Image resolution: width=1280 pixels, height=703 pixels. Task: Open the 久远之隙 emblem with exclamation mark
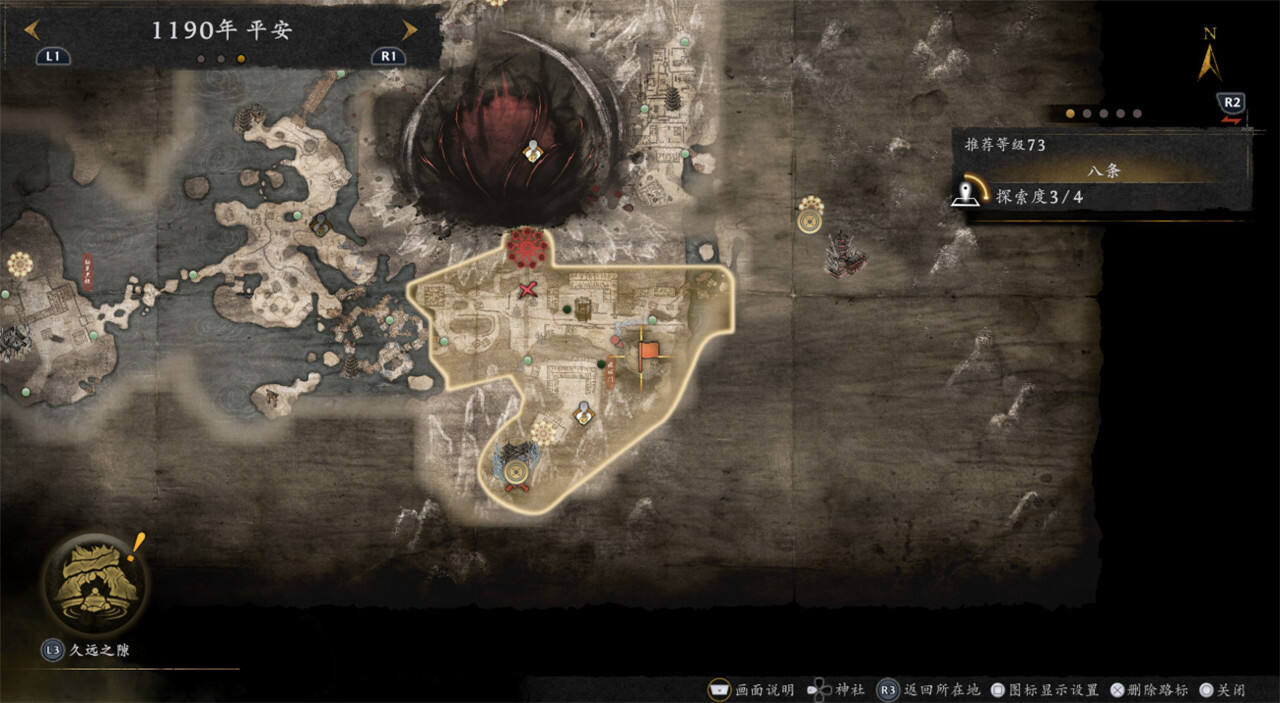coord(94,581)
